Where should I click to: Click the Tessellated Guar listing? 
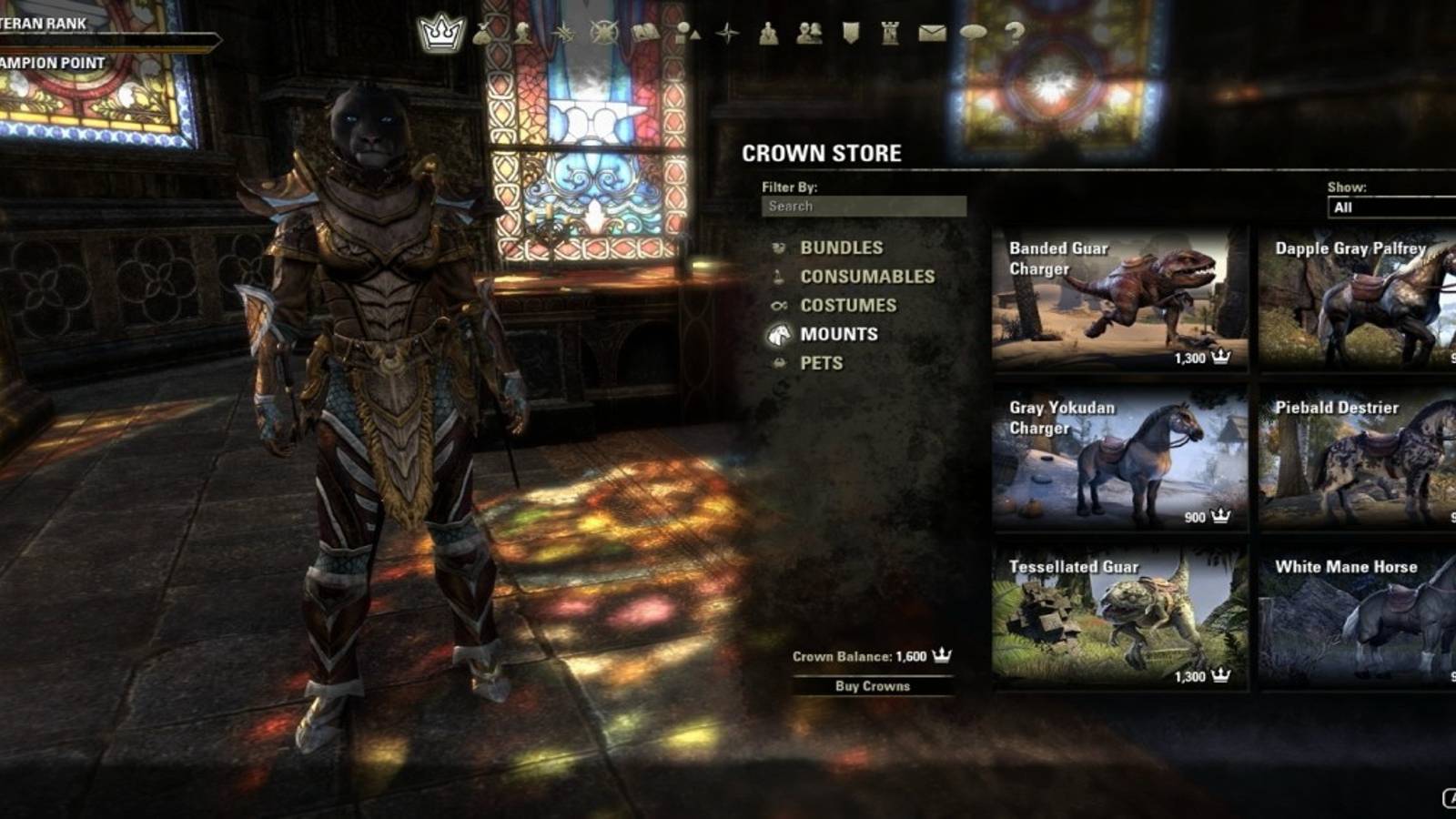(1122, 619)
